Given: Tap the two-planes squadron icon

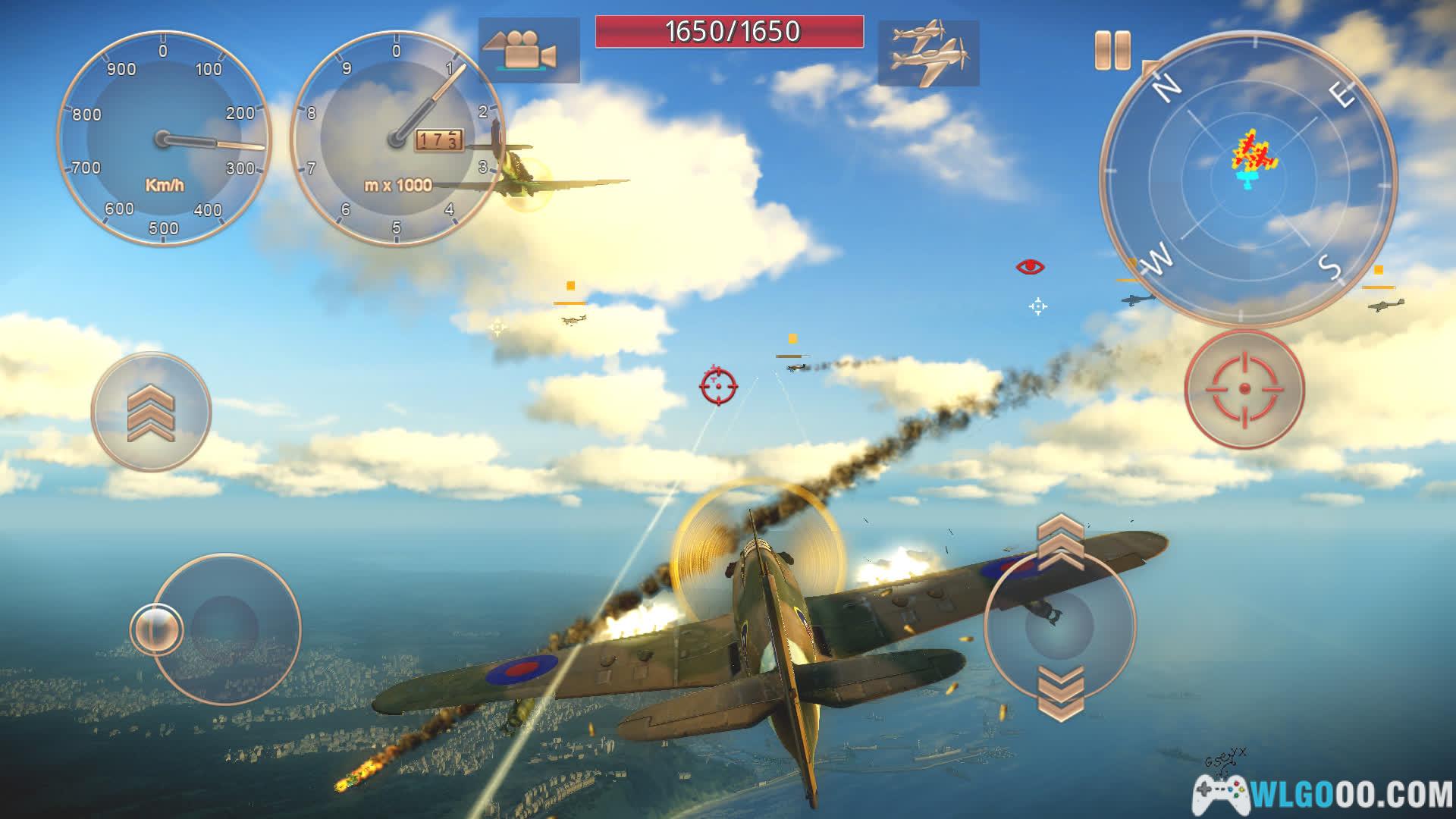Looking at the screenshot, I should pyautogui.click(x=928, y=53).
